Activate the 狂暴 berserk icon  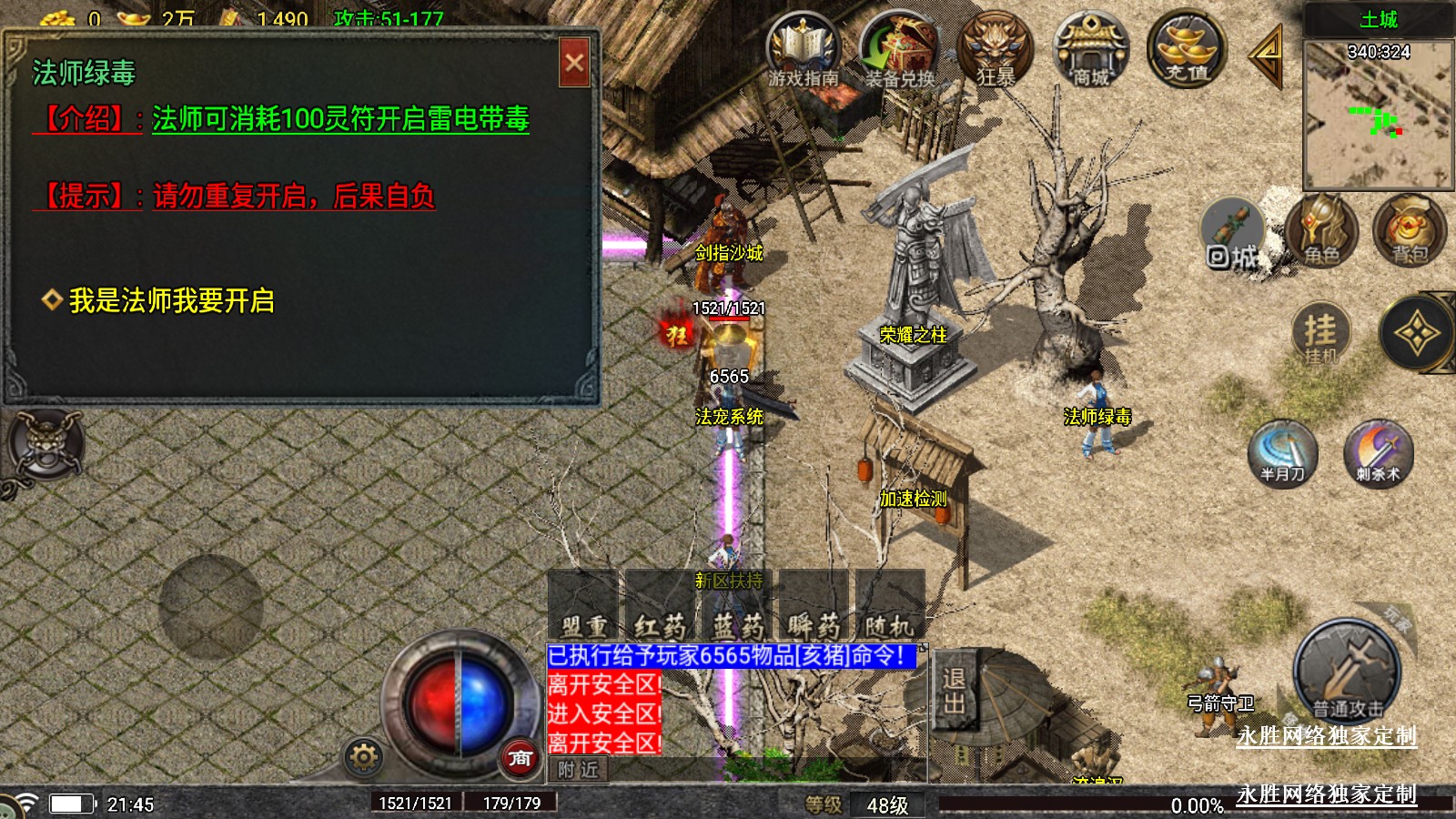(x=996, y=50)
